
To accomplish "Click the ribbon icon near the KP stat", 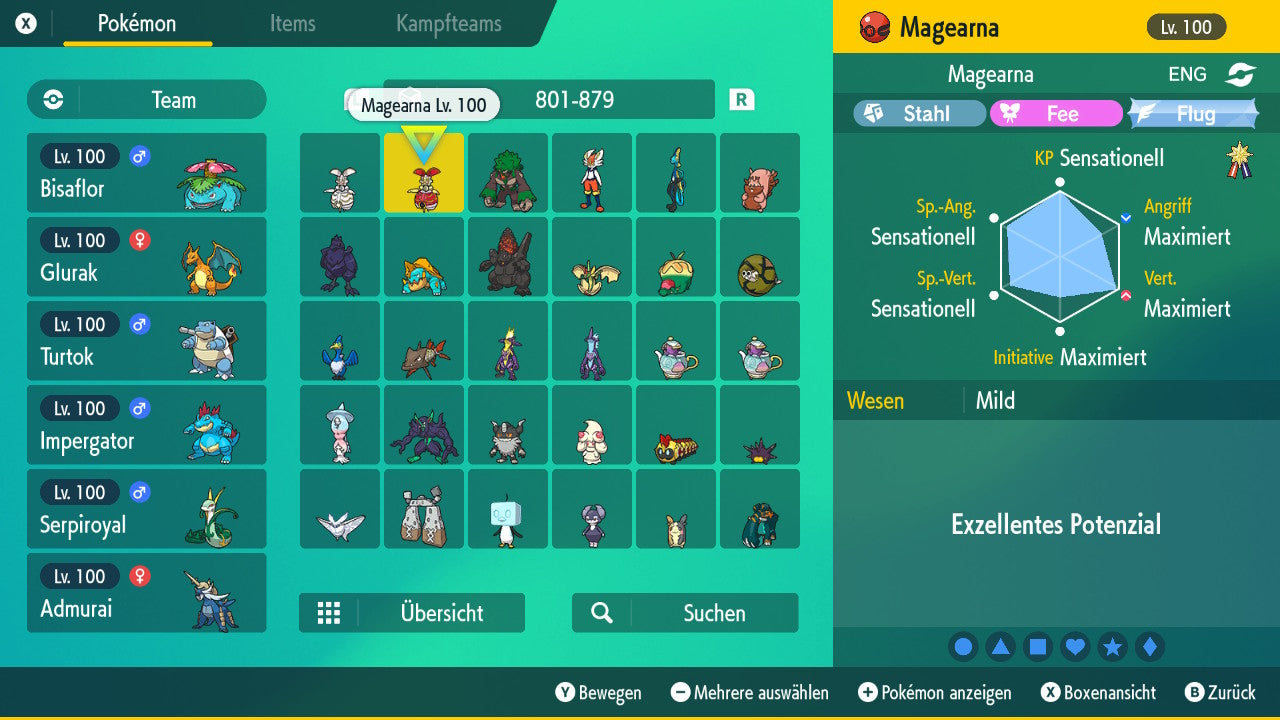I will (x=1237, y=157).
